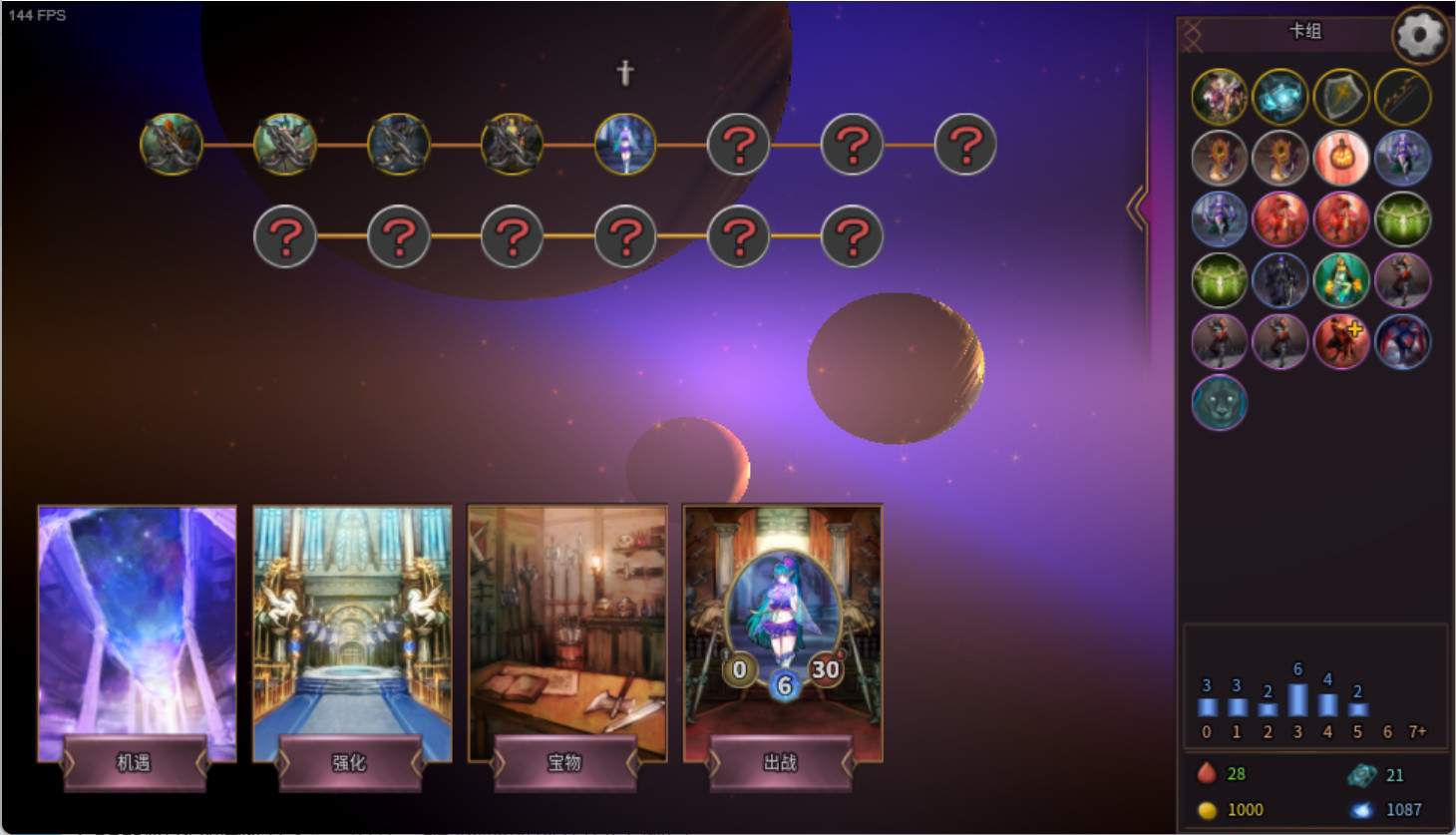Select the card icon marked with a gold plus
Screen dimensions: 1456x835
1341,341
